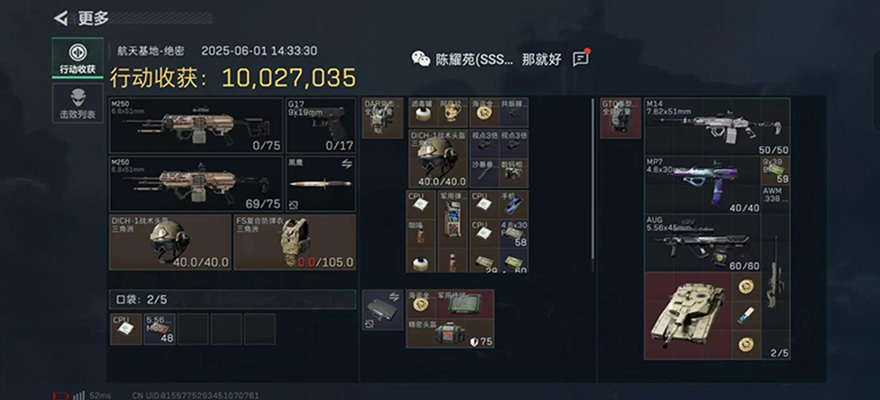Select the MP7 submachine gun
Viewport: 880px width, 400px height.
tap(701, 184)
